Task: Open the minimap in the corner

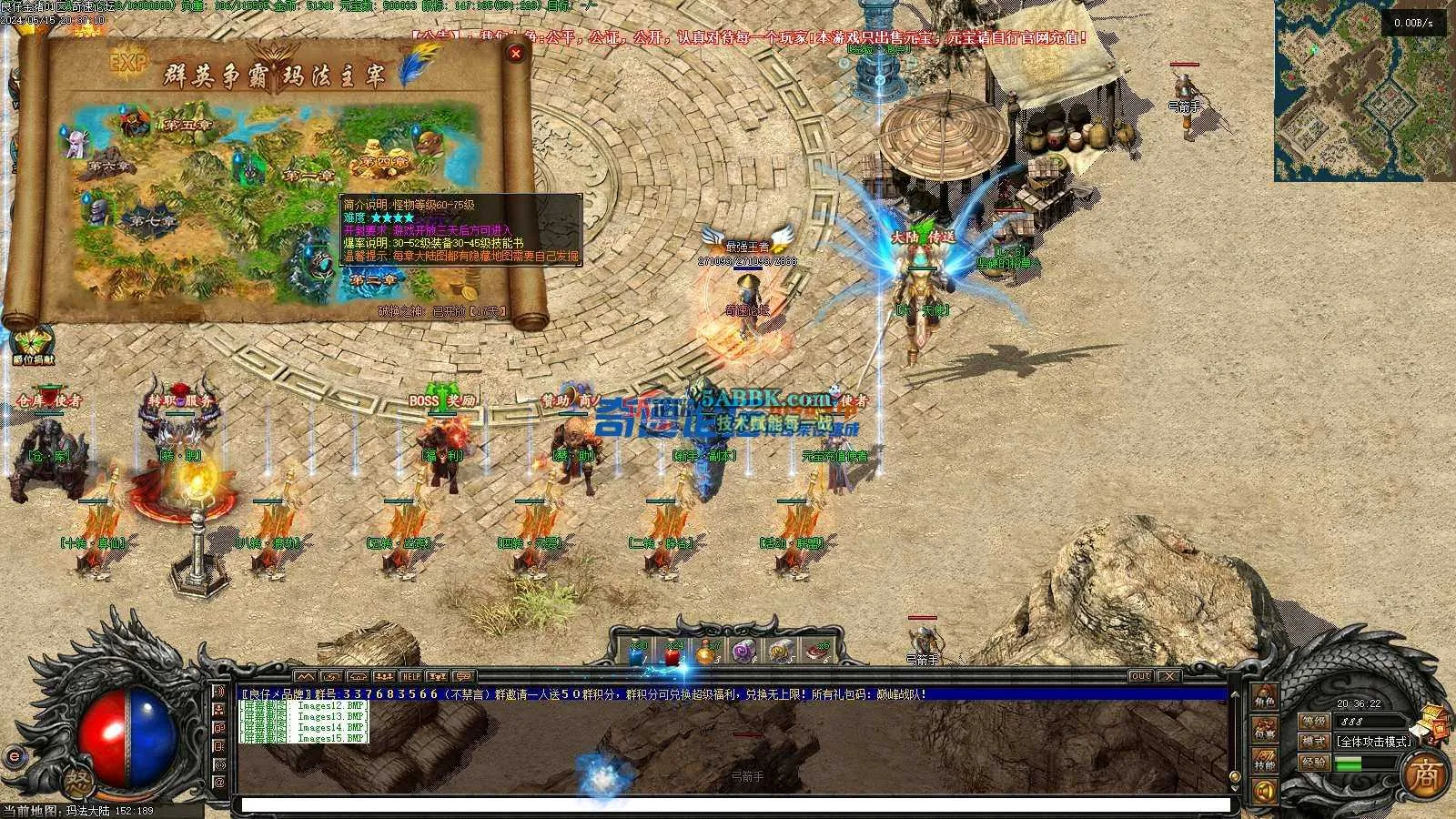Action: [1363, 91]
